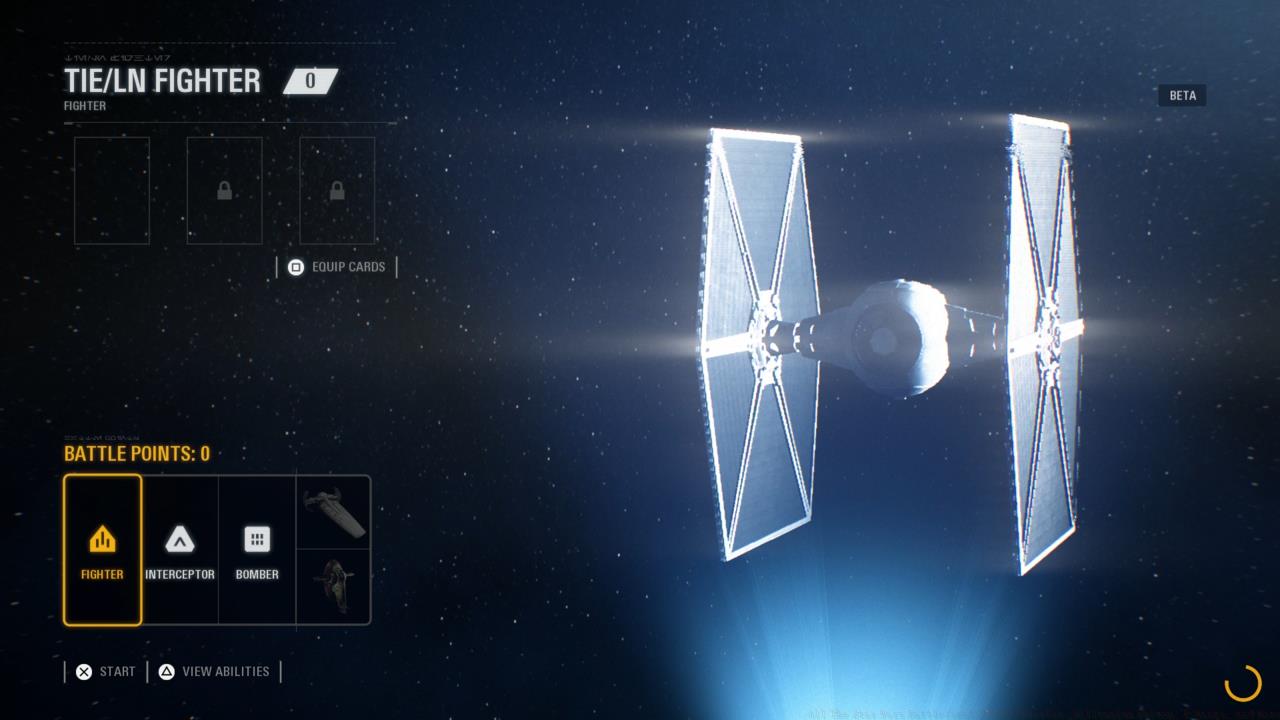Click the square Equip Cards icon
The width and height of the screenshot is (1280, 720).
coord(295,267)
